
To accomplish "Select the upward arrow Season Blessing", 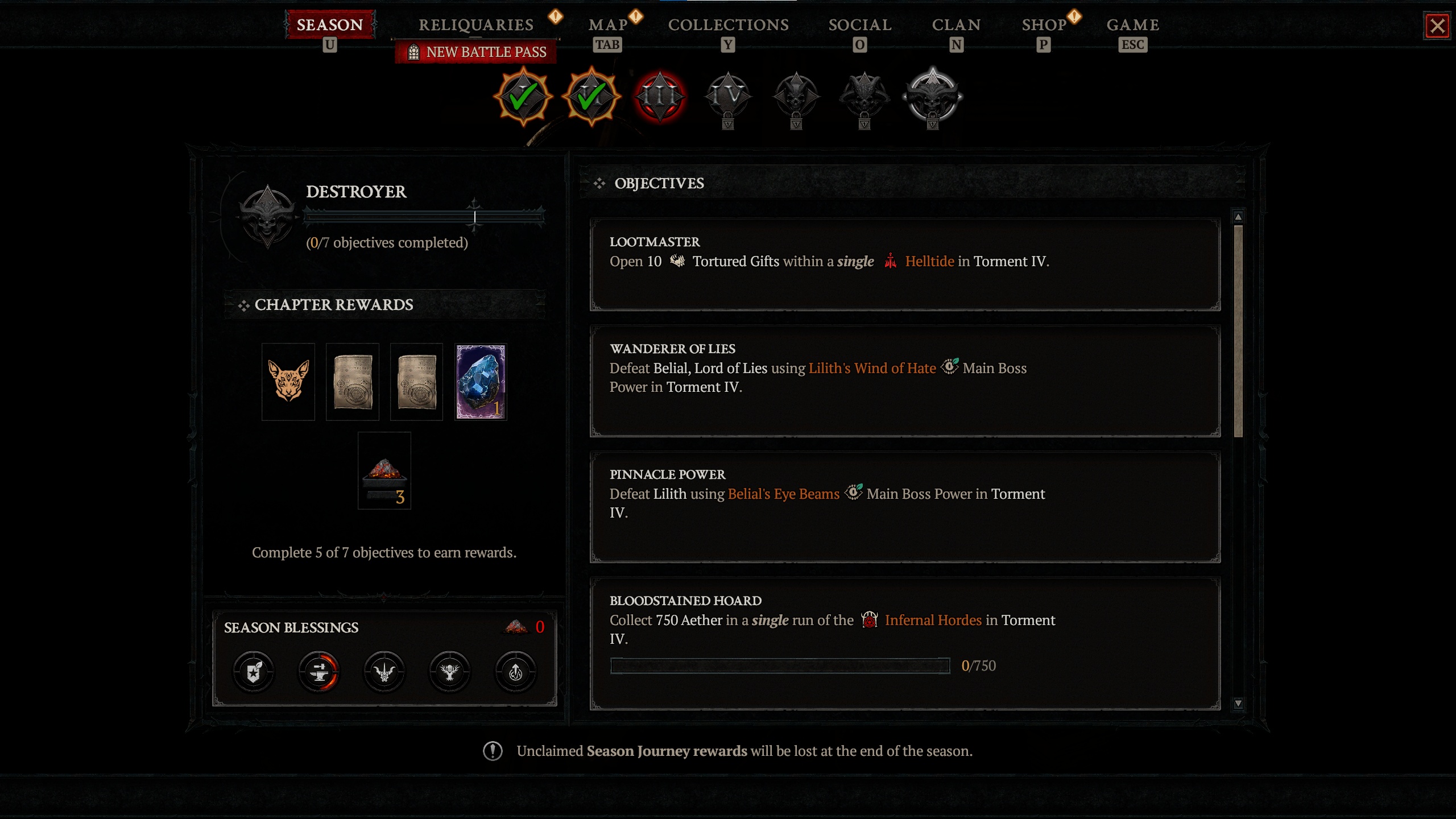I will (x=515, y=671).
